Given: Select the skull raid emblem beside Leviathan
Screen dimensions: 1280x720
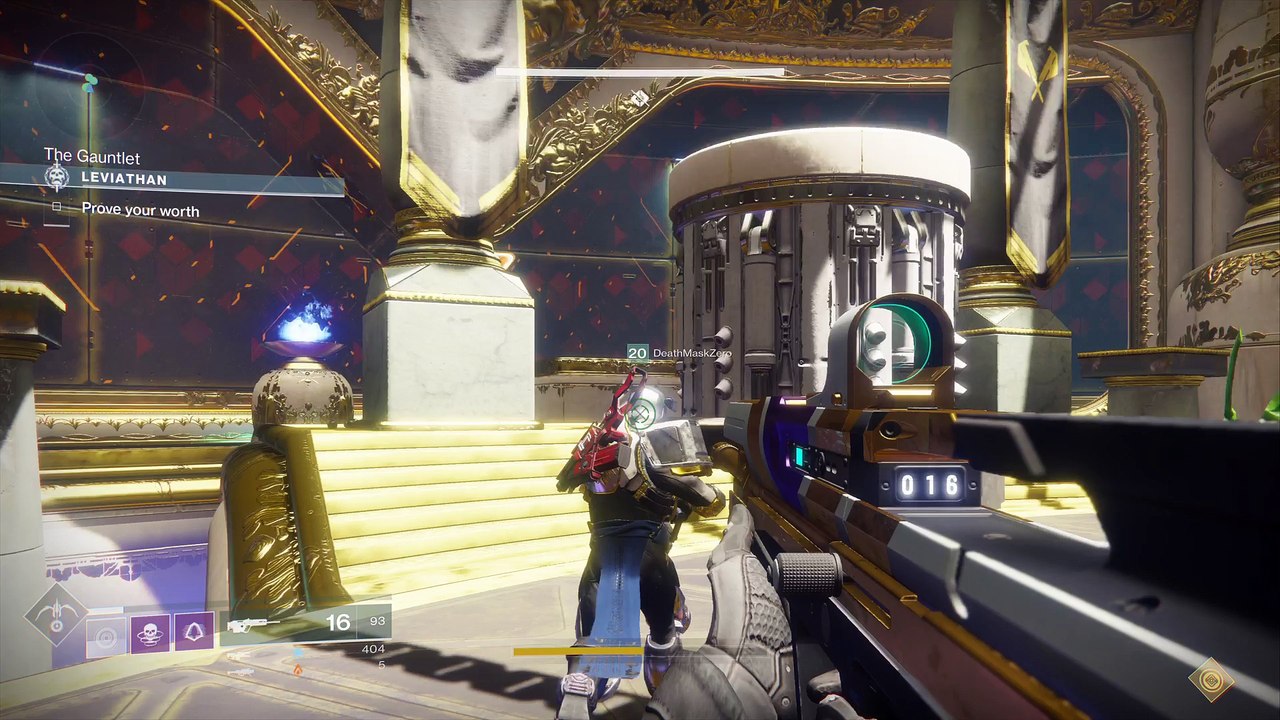Looking at the screenshot, I should tap(57, 179).
